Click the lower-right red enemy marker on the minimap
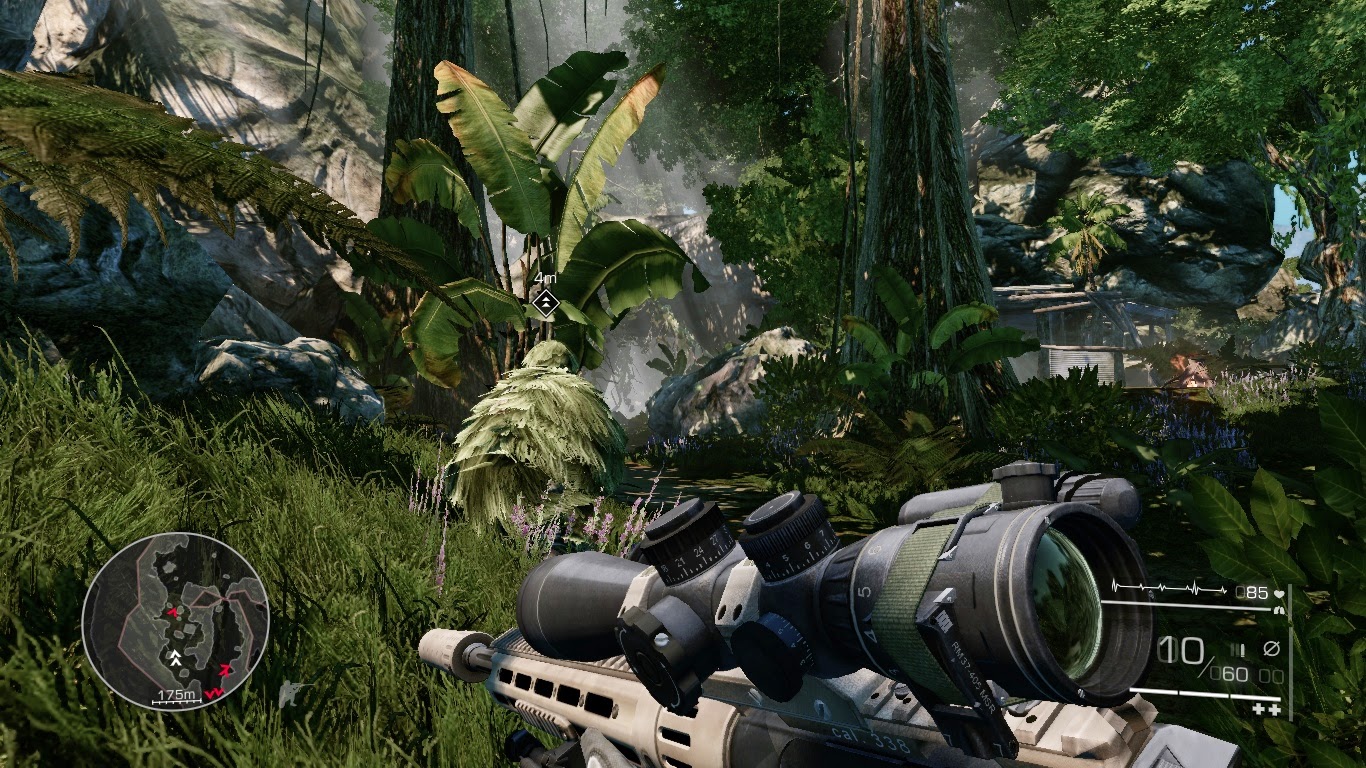This screenshot has width=1366, height=768. tap(225, 670)
